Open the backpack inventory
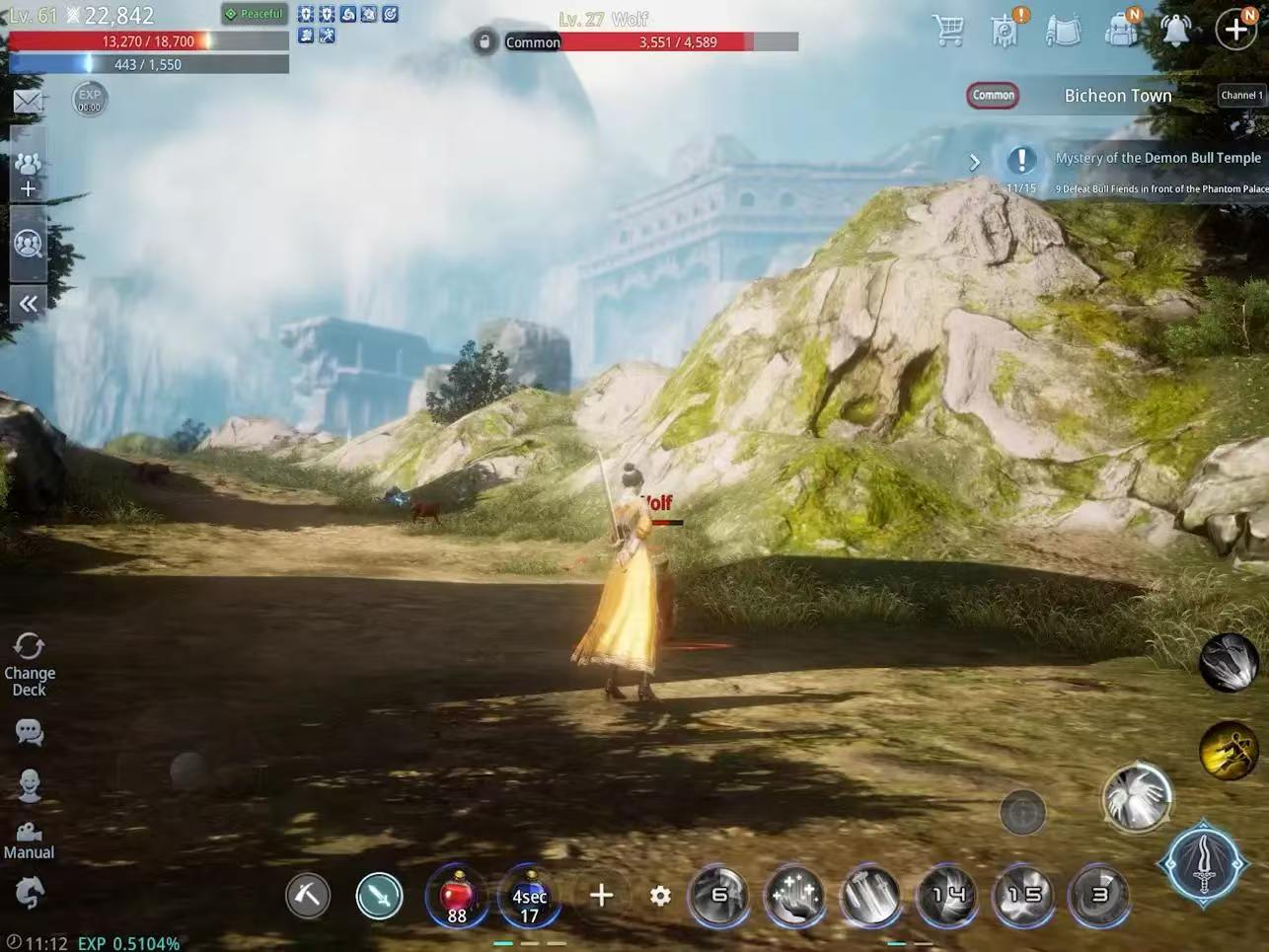This screenshot has height=952, width=1269. tap(1121, 30)
